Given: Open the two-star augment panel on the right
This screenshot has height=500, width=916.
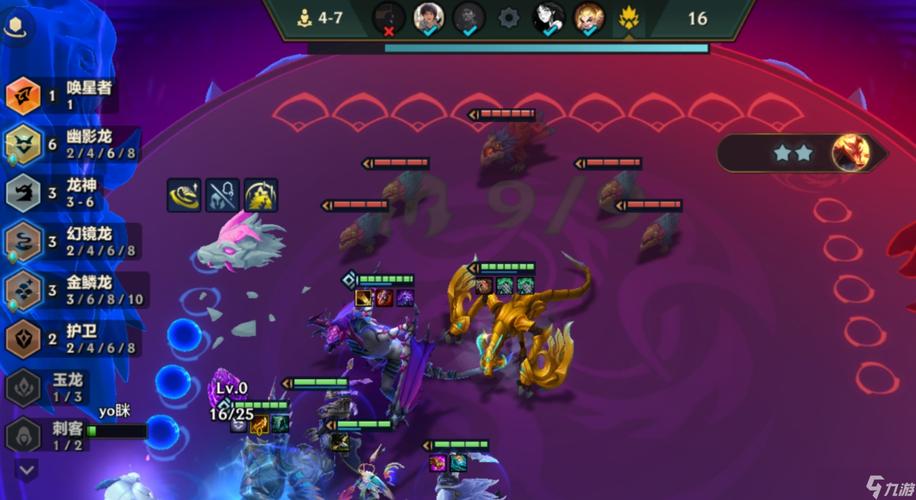Looking at the screenshot, I should 802,153.
